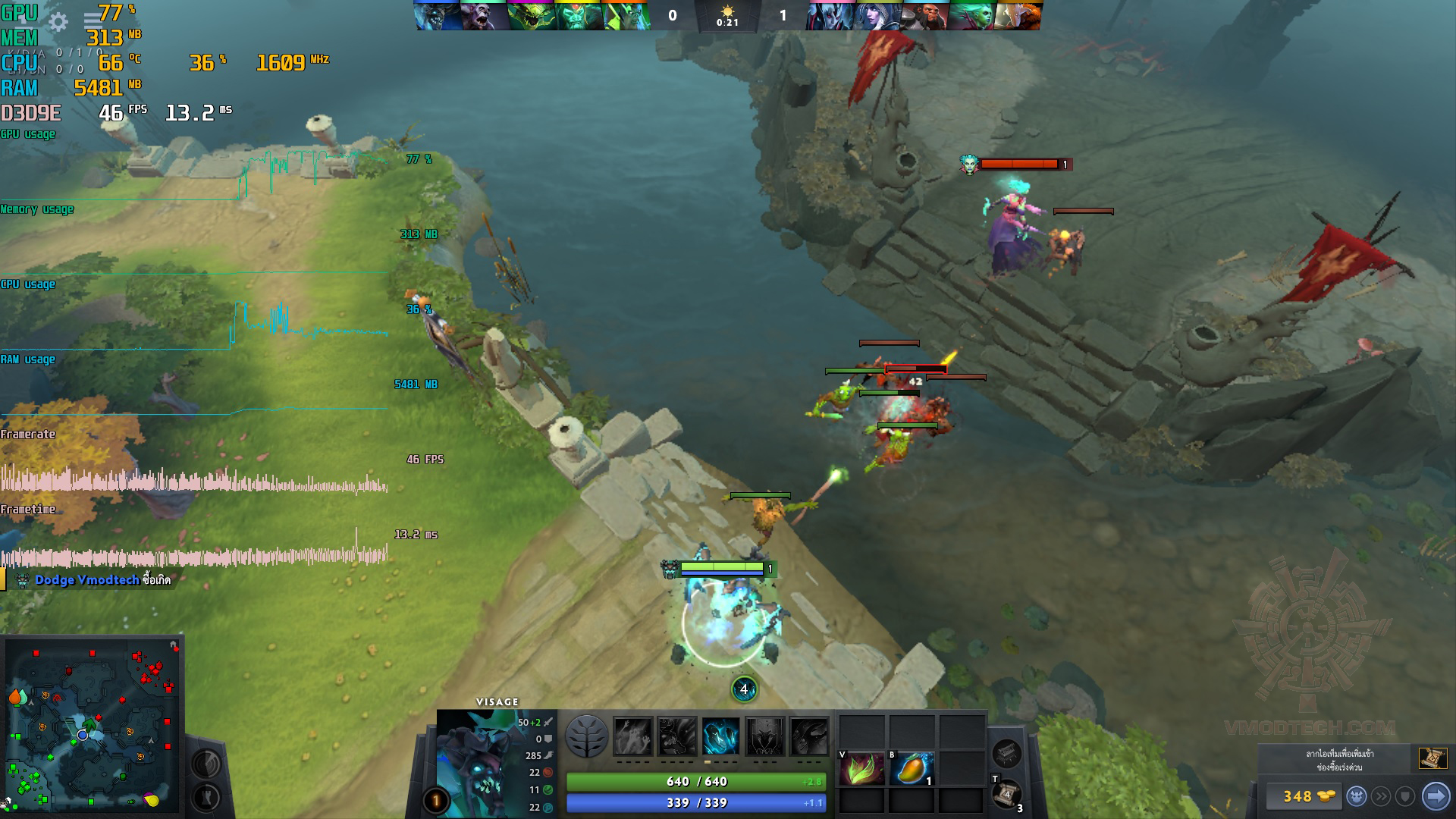Open the talent tree

point(586,736)
